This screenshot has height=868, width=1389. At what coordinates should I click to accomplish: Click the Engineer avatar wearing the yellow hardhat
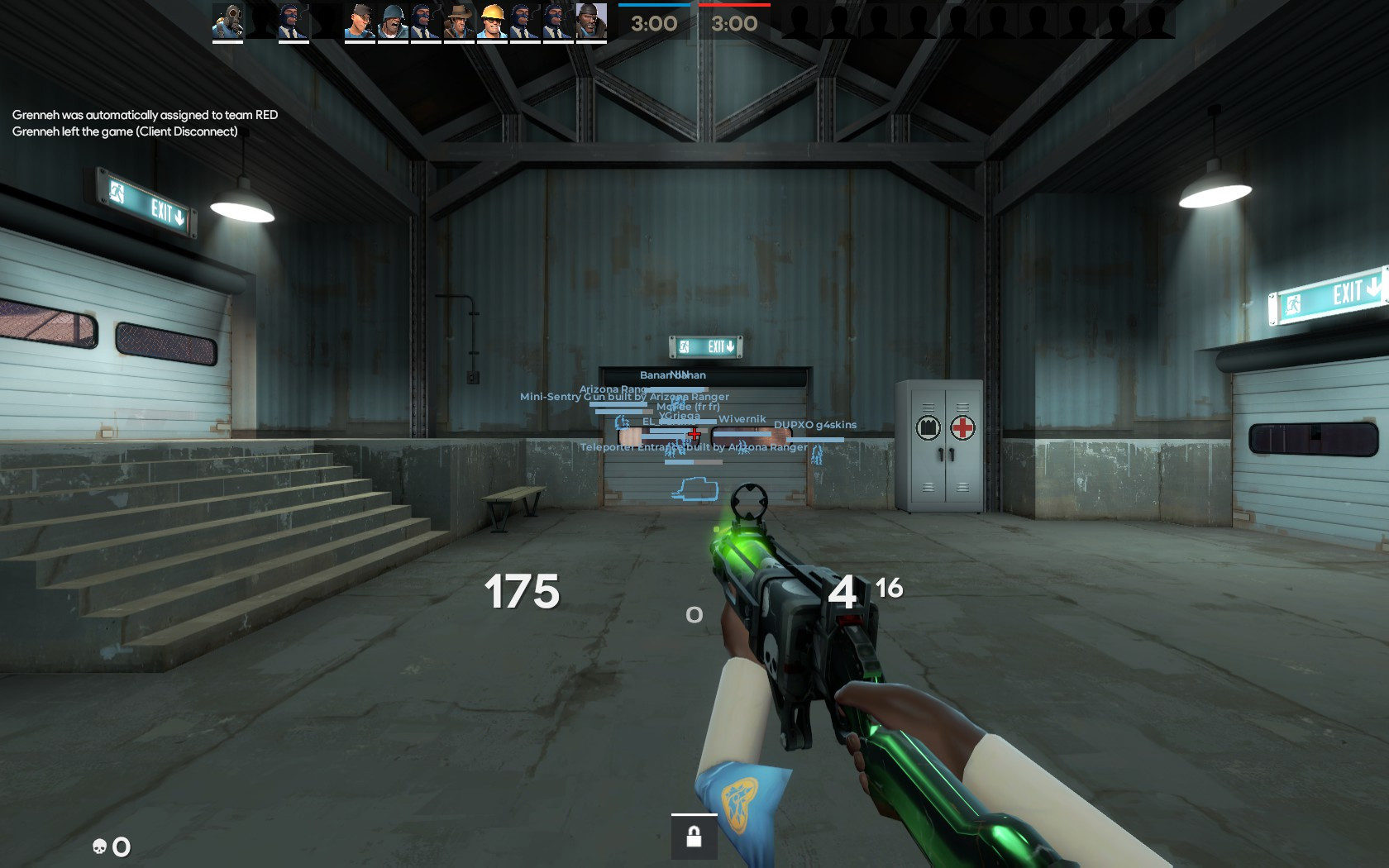click(494, 21)
